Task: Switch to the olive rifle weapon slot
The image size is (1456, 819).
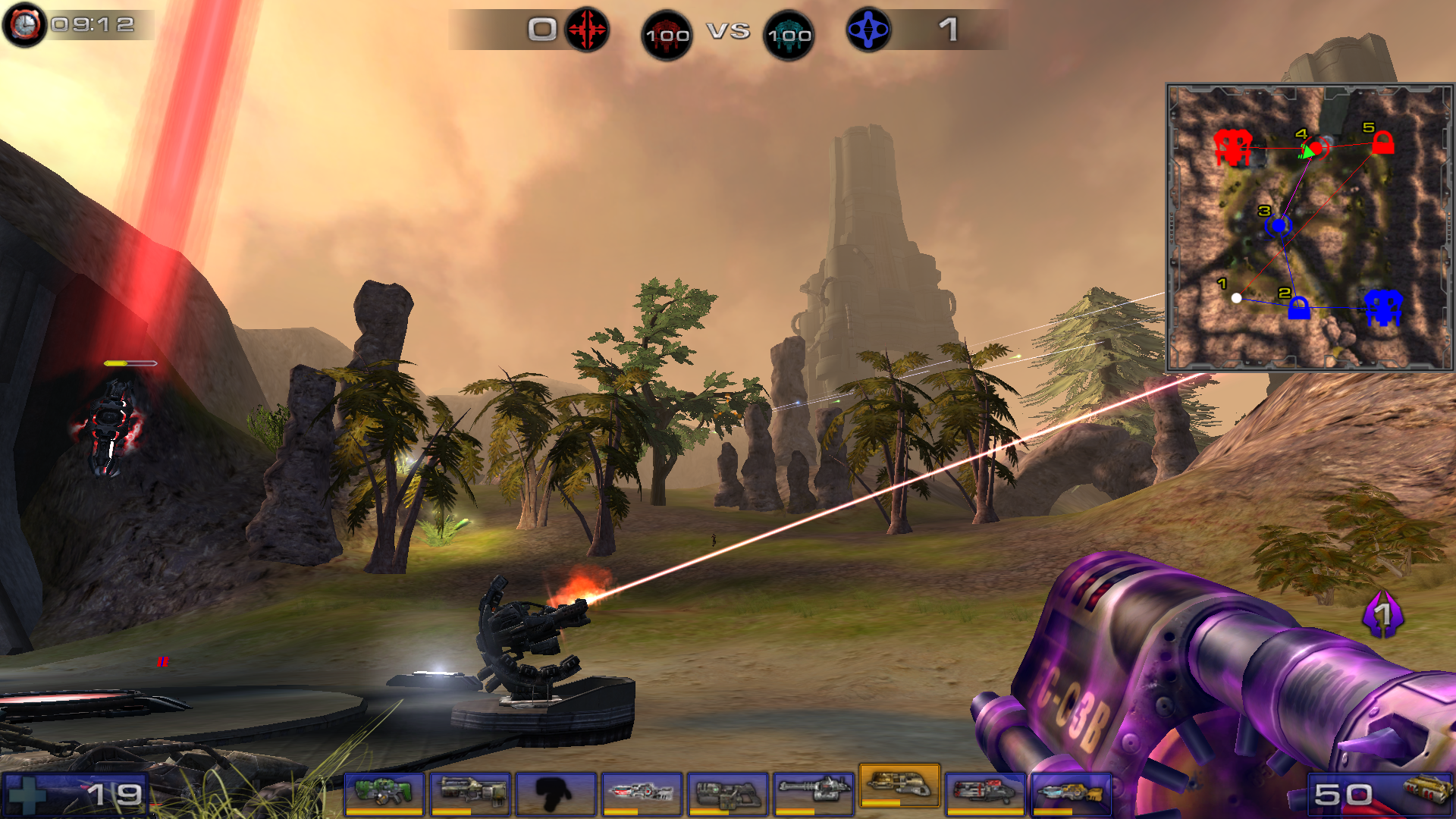Action: [469, 792]
